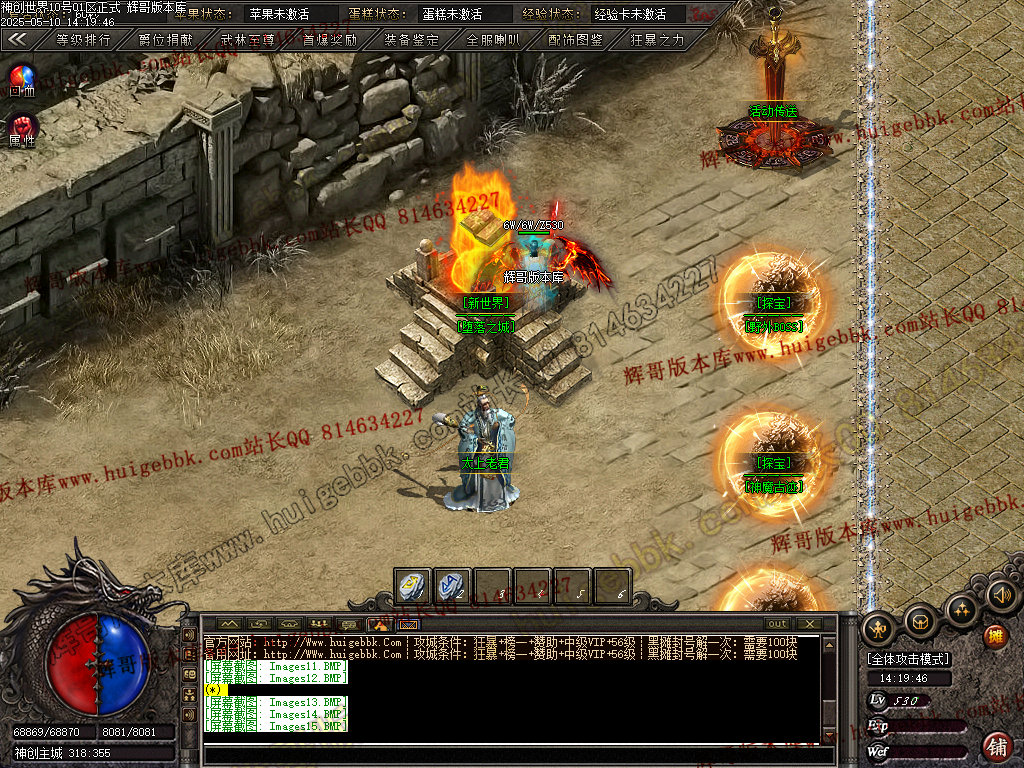
Task: Open the 爵位捐献 donation menu
Action: (x=165, y=40)
